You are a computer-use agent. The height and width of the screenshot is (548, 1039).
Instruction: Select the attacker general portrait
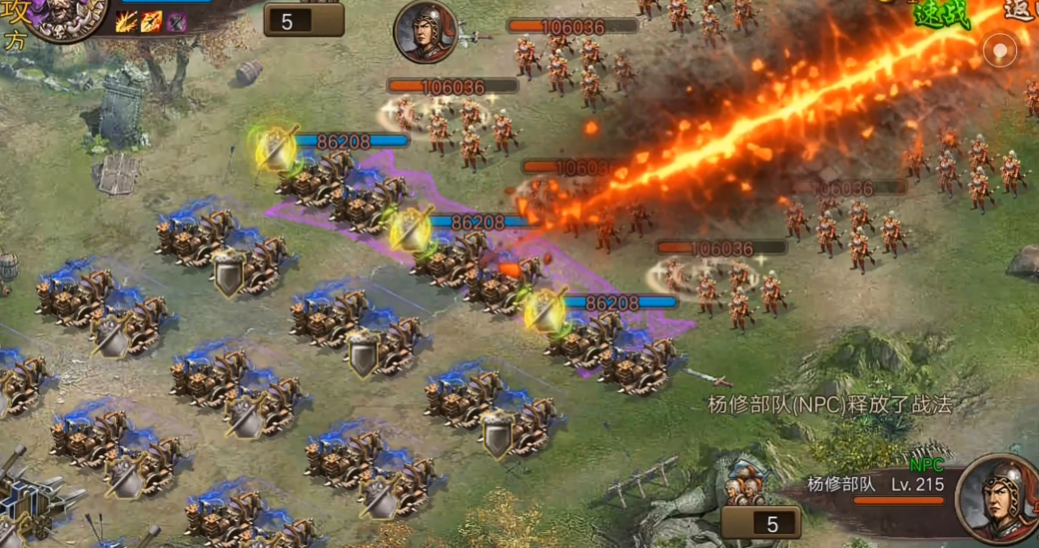(x=66, y=17)
